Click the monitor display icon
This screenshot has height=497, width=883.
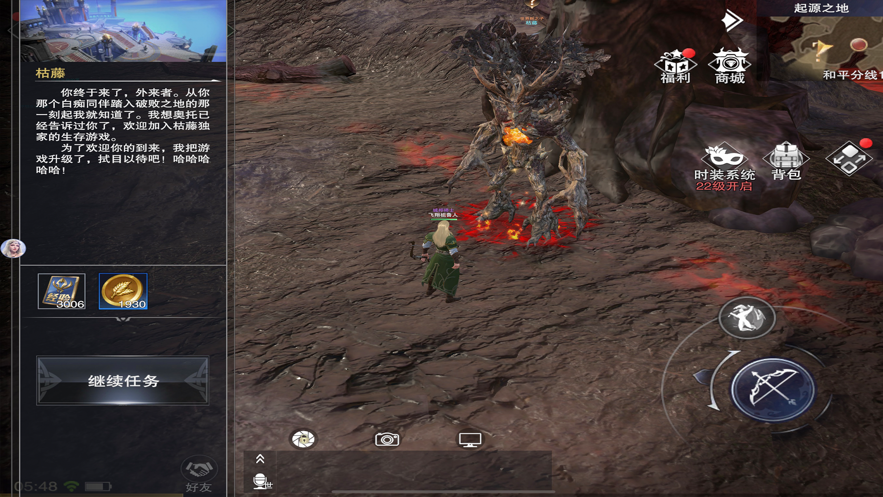(x=470, y=439)
